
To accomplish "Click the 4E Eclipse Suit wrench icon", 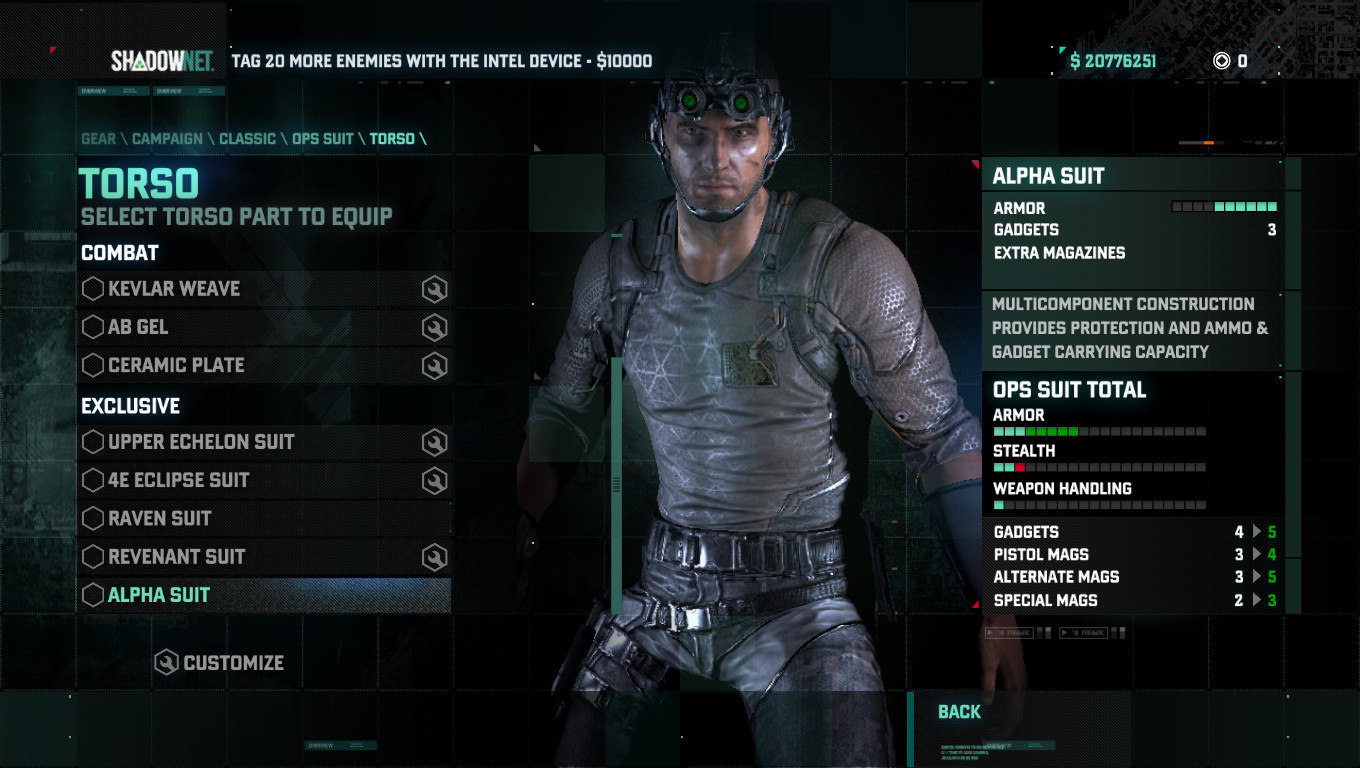I will pyautogui.click(x=433, y=480).
